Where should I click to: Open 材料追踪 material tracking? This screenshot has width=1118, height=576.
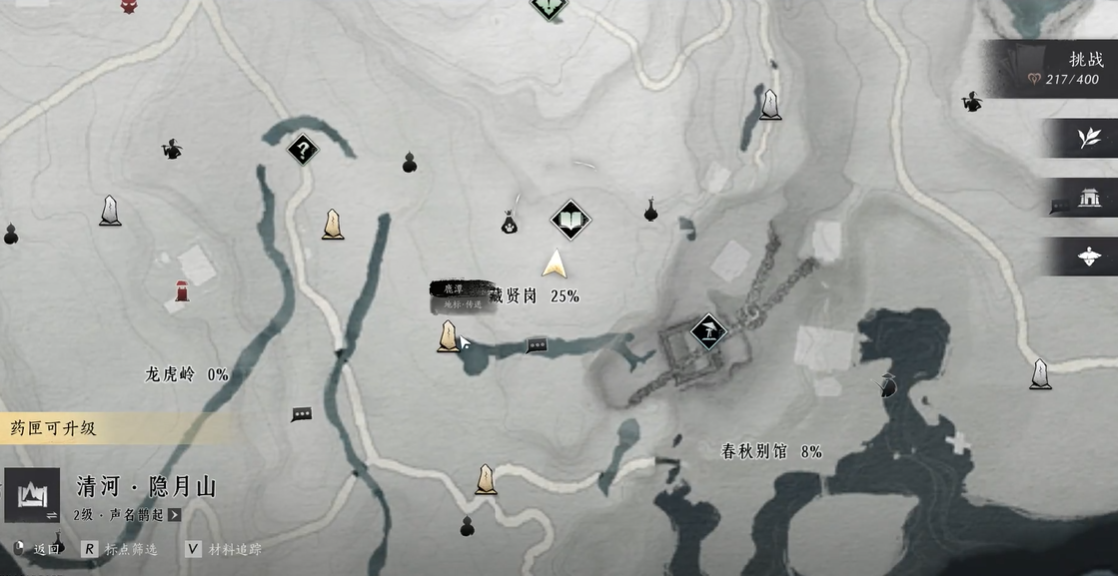click(x=222, y=549)
